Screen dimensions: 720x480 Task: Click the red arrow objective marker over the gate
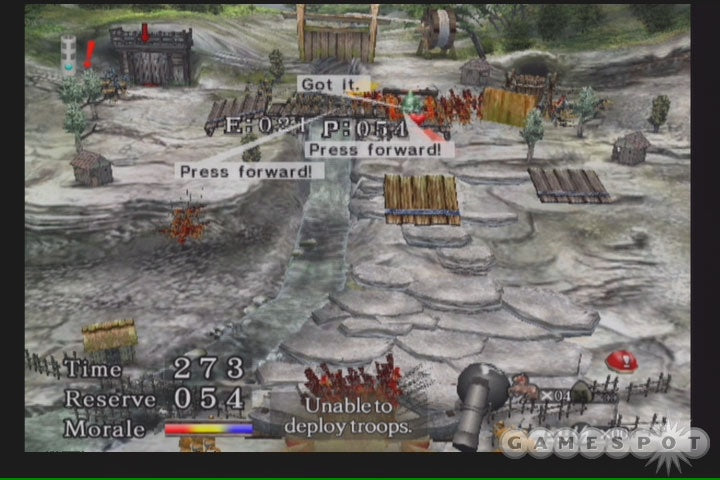click(x=144, y=33)
